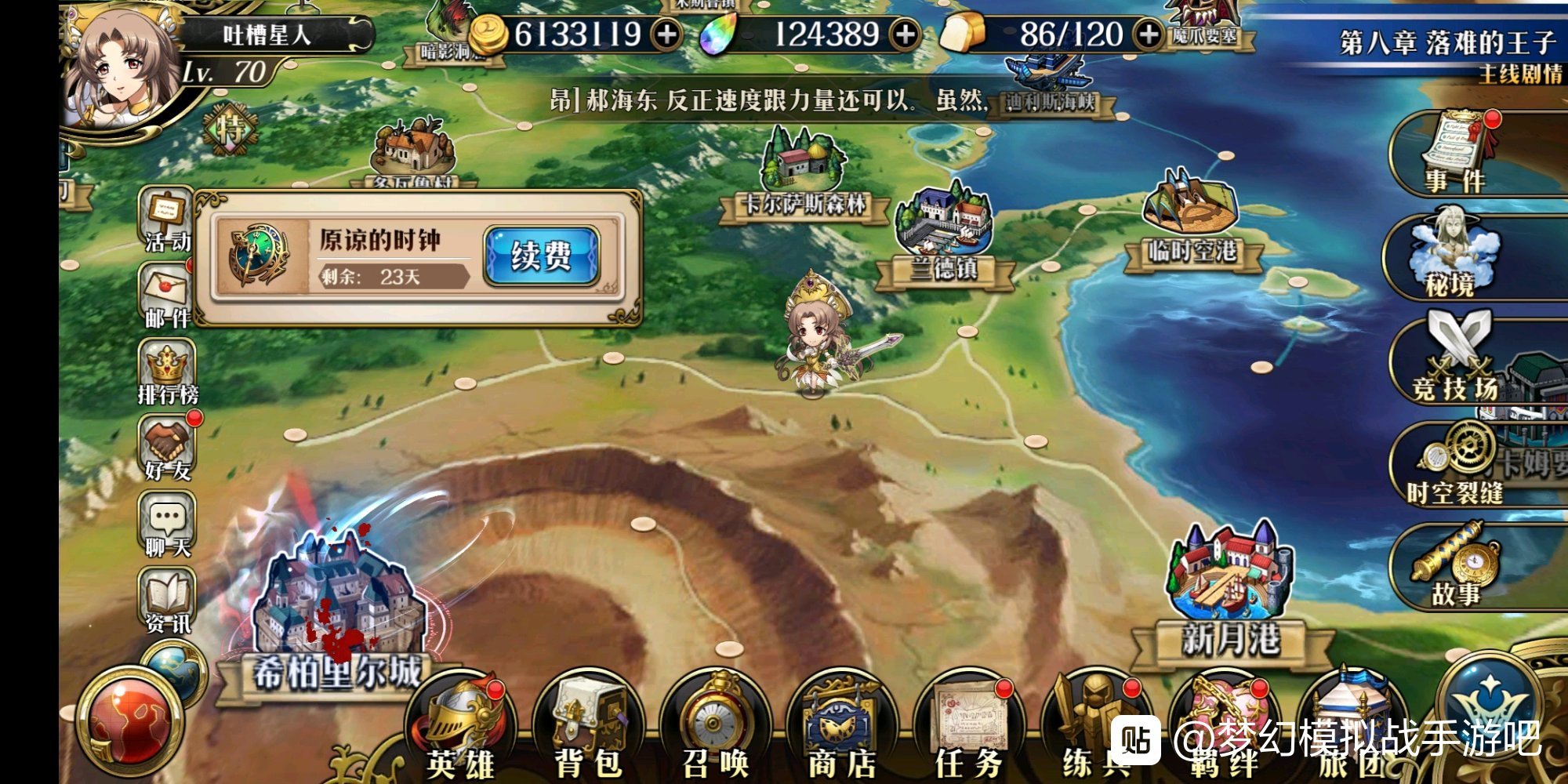Screen dimensions: 1568x784
Task: Open the 好友 friends handshake icon
Action: pyautogui.click(x=167, y=448)
